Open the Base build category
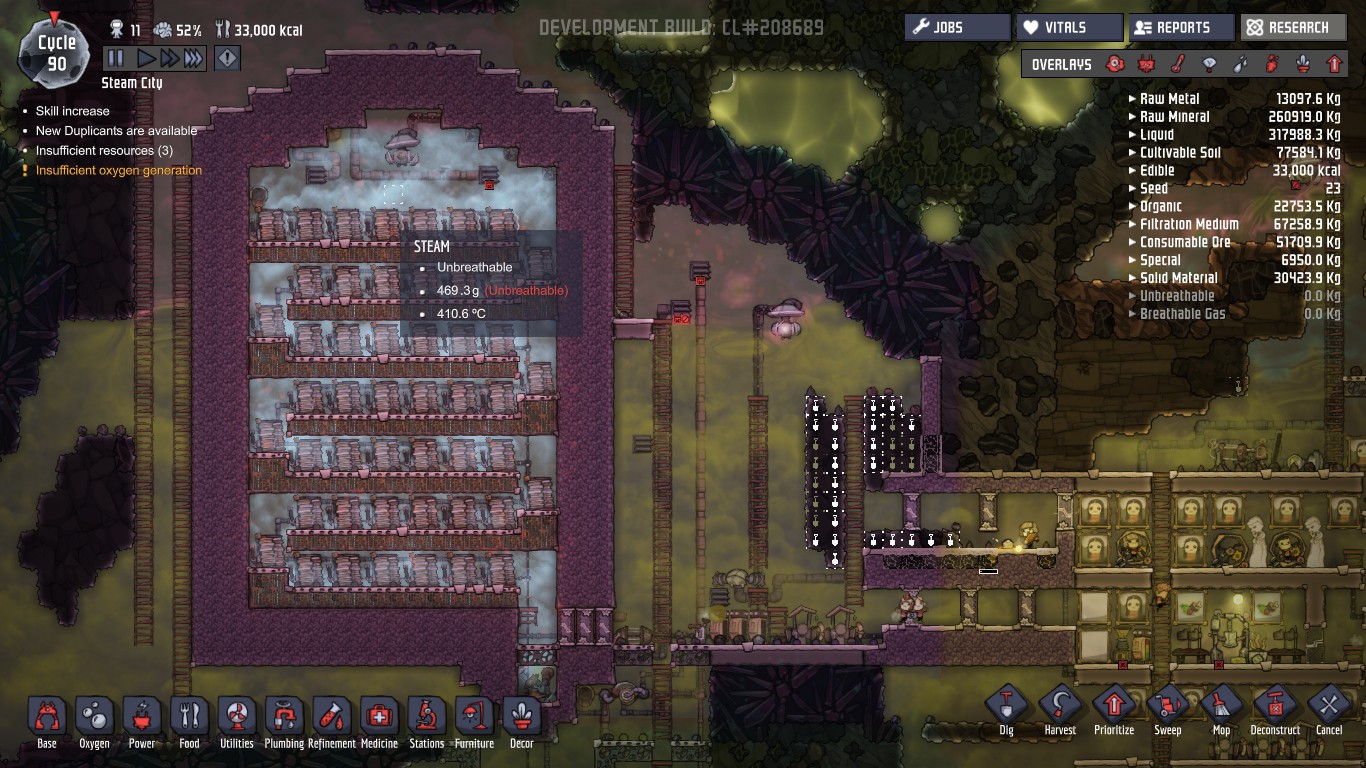 (47, 718)
